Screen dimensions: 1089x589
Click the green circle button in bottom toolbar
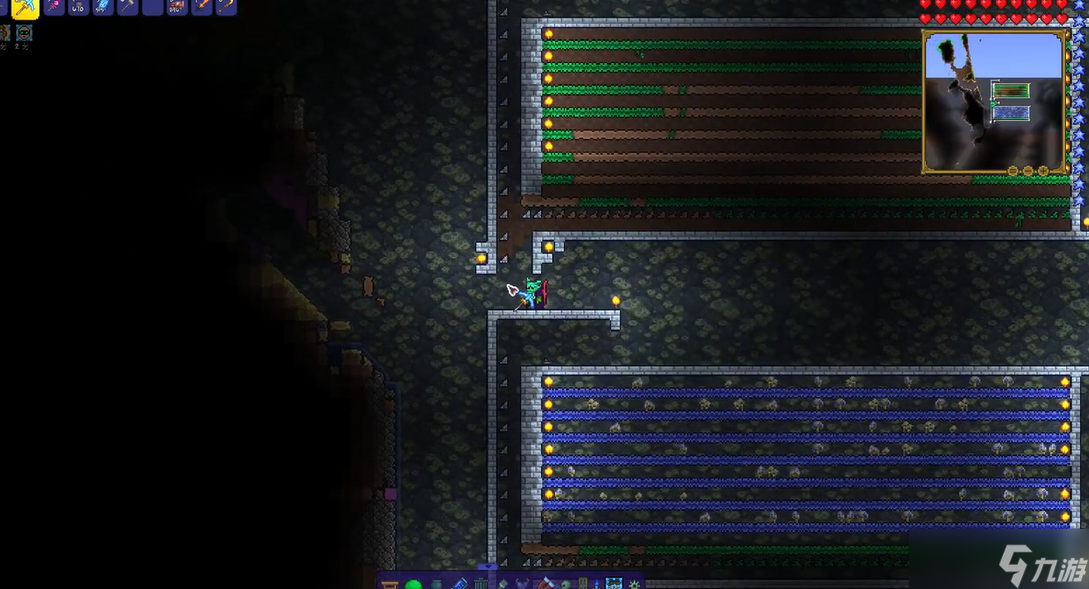coord(412,583)
